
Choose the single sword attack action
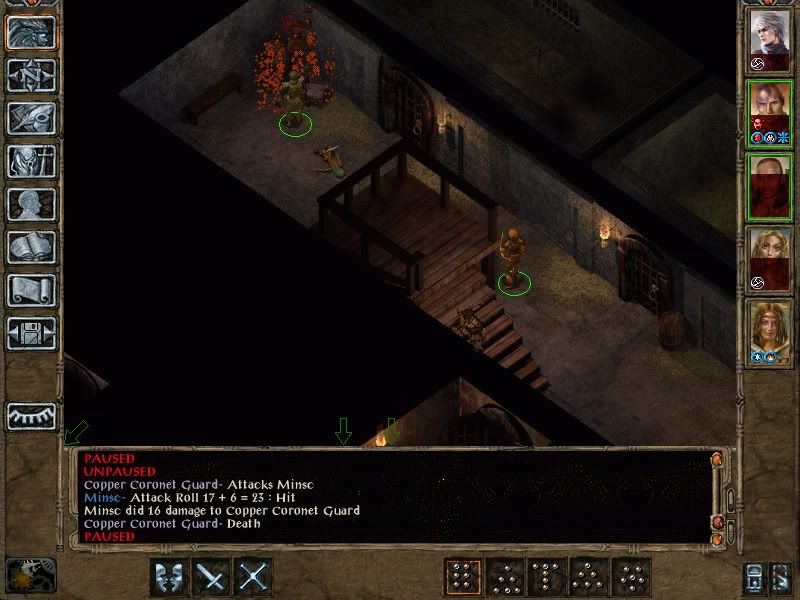[212, 577]
